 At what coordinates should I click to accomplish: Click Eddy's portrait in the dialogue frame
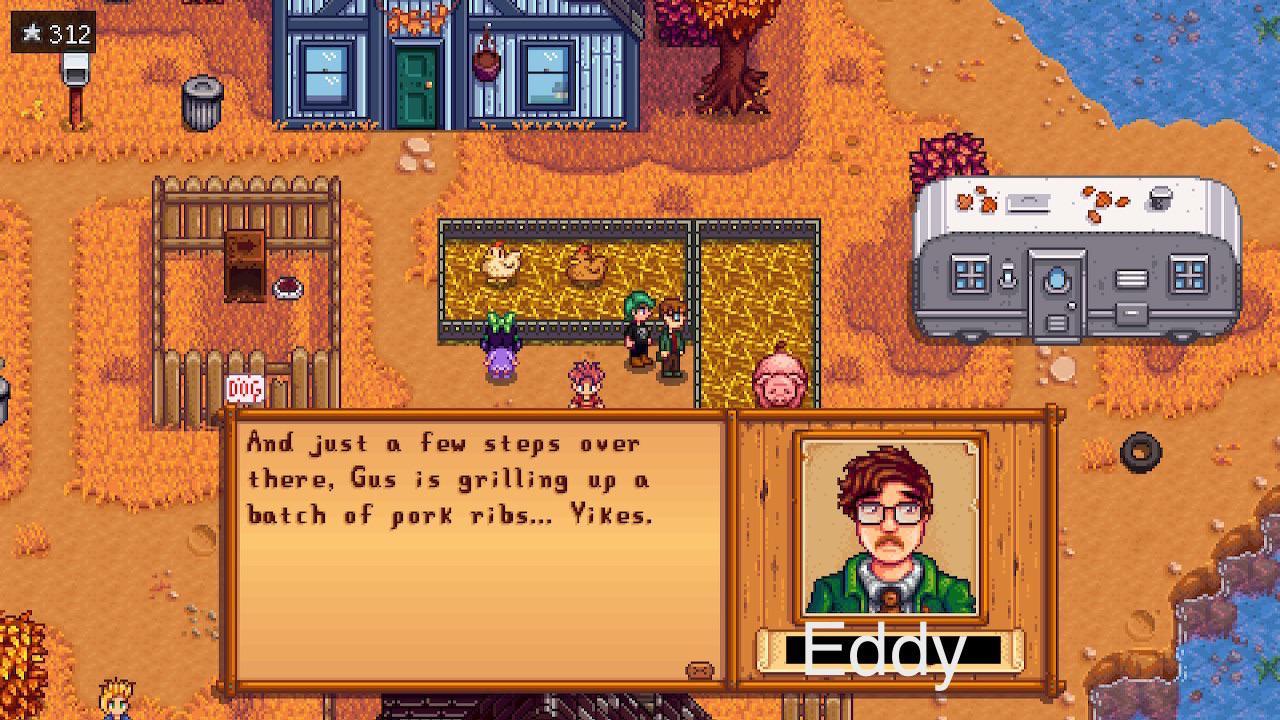point(886,523)
